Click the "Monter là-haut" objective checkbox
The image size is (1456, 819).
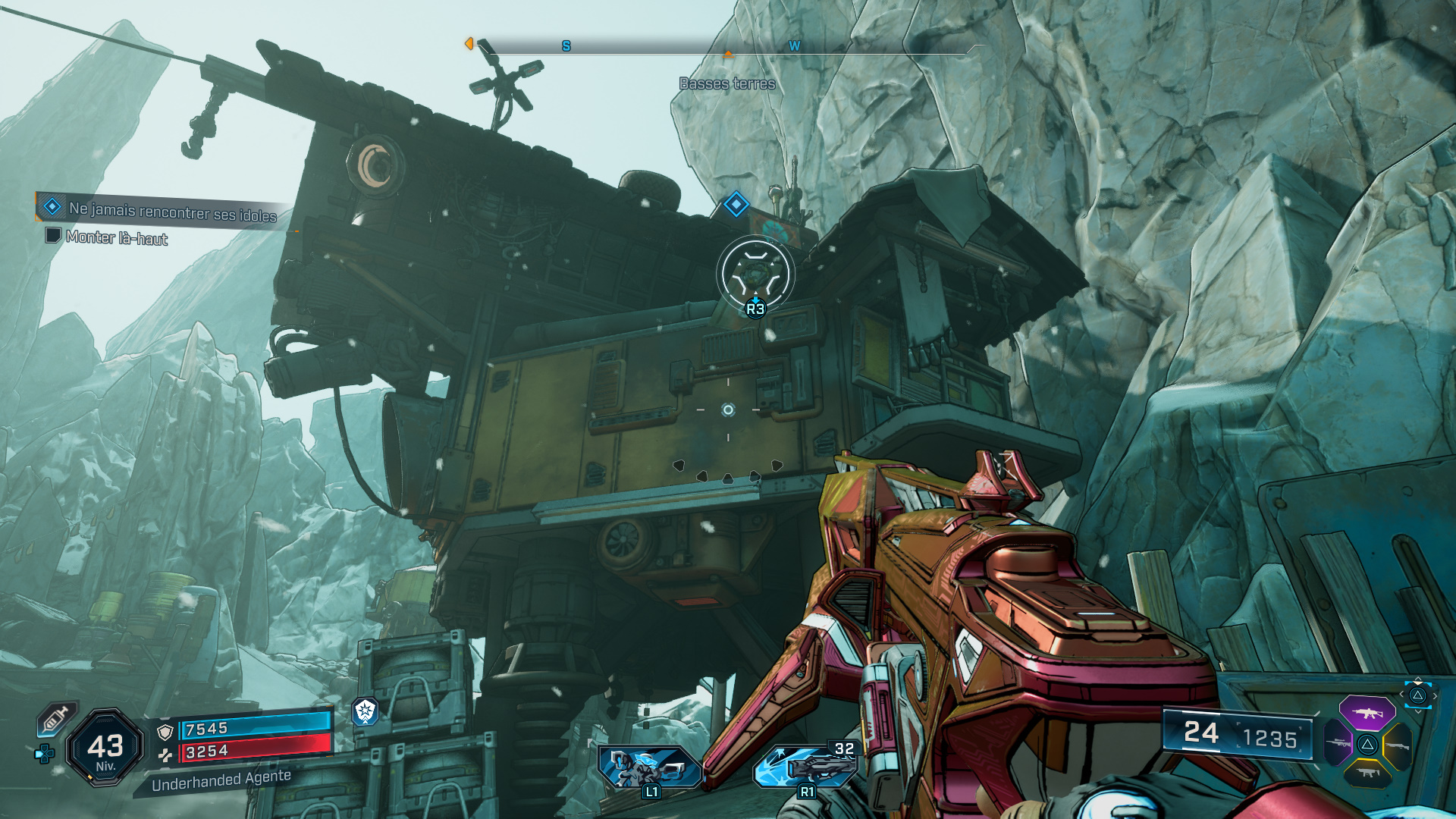53,235
